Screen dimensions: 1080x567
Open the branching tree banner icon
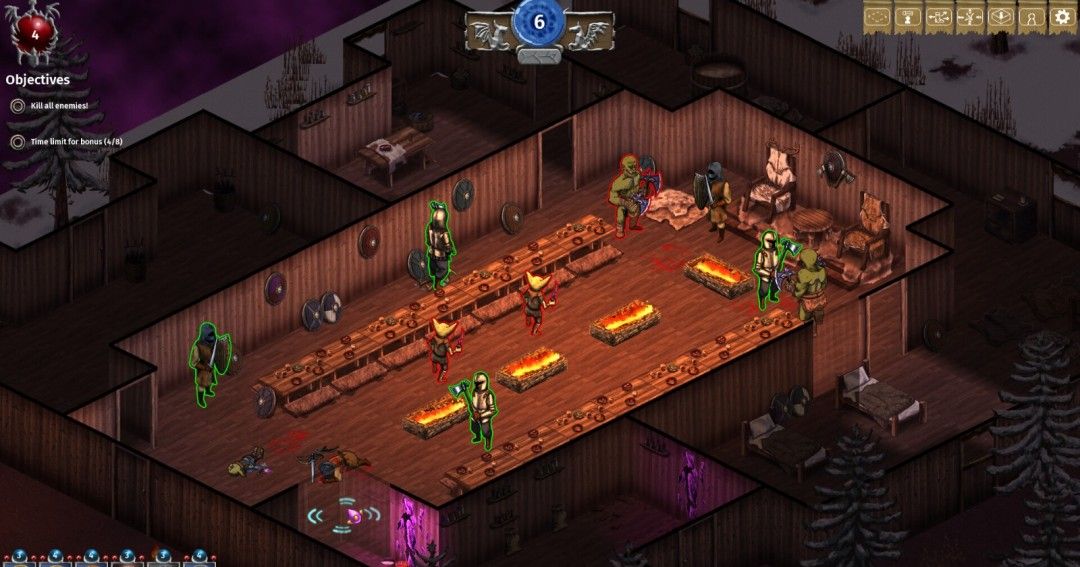(969, 17)
